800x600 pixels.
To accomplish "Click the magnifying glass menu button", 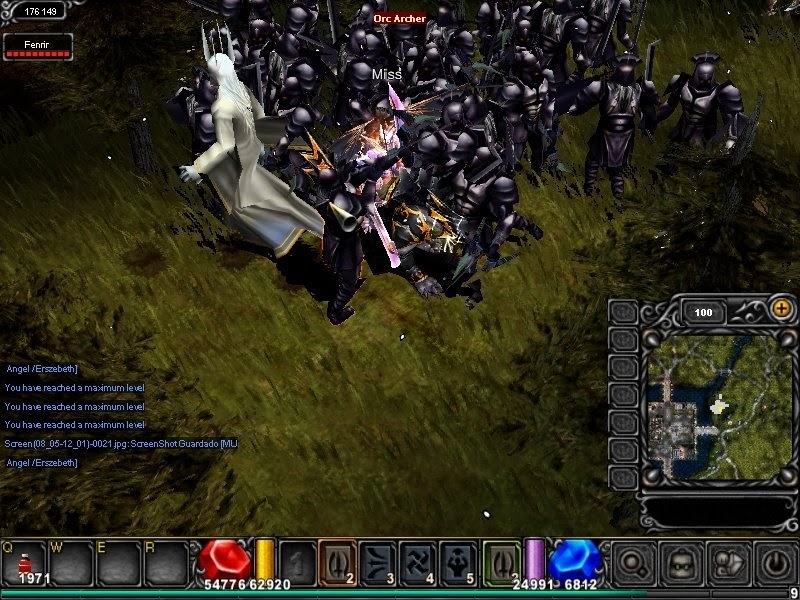I will (631, 564).
